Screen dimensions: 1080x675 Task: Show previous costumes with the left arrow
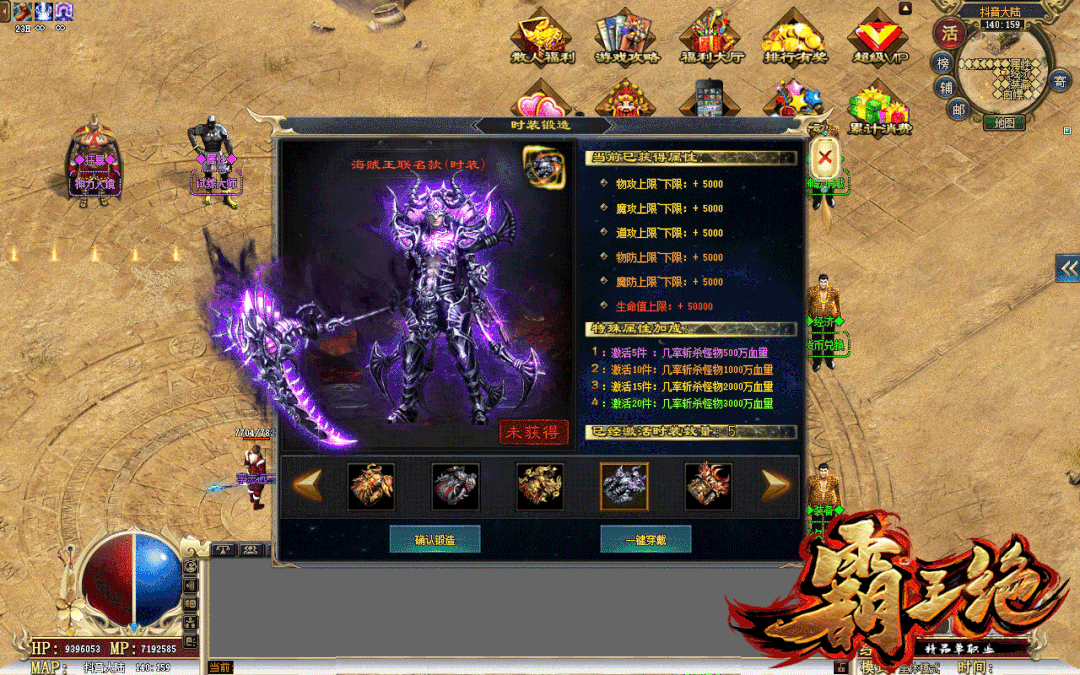coord(307,485)
